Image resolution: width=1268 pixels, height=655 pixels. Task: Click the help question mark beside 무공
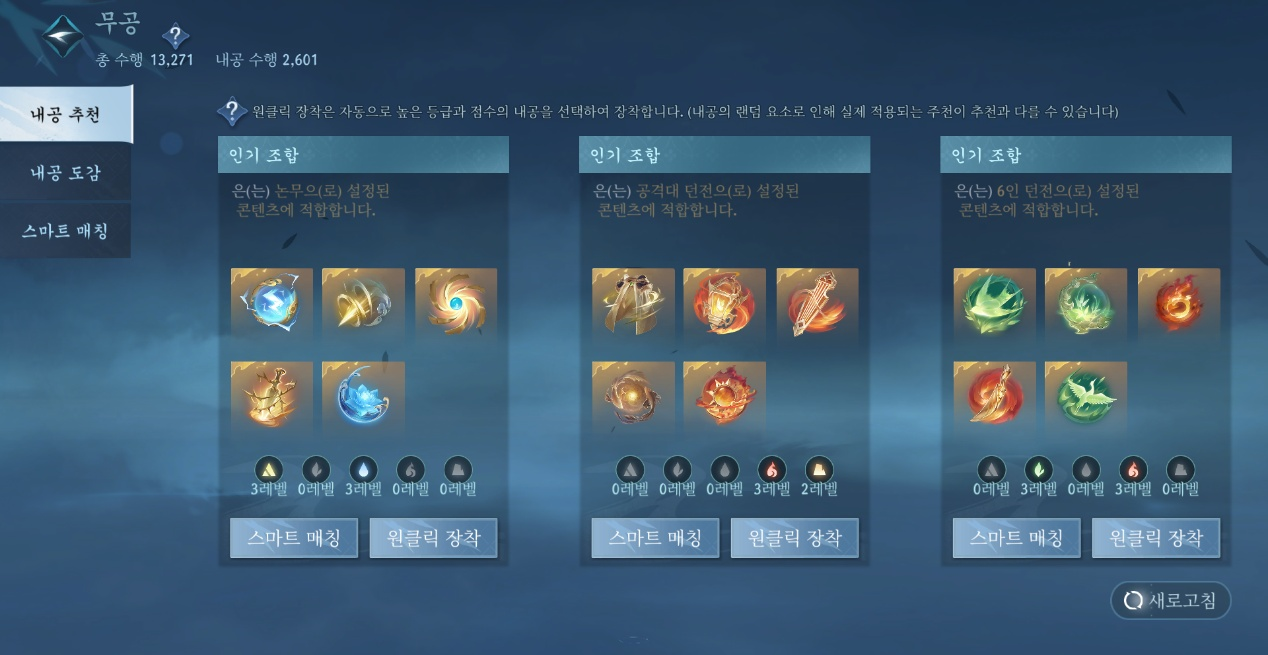175,38
